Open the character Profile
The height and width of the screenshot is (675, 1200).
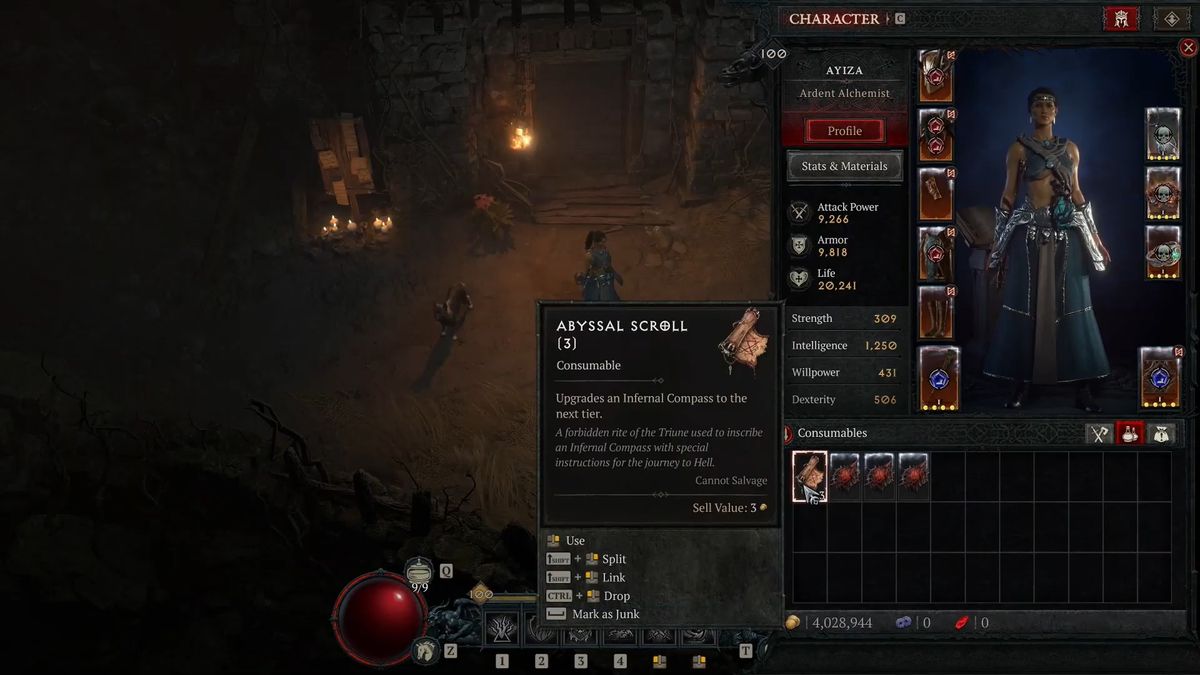(844, 131)
